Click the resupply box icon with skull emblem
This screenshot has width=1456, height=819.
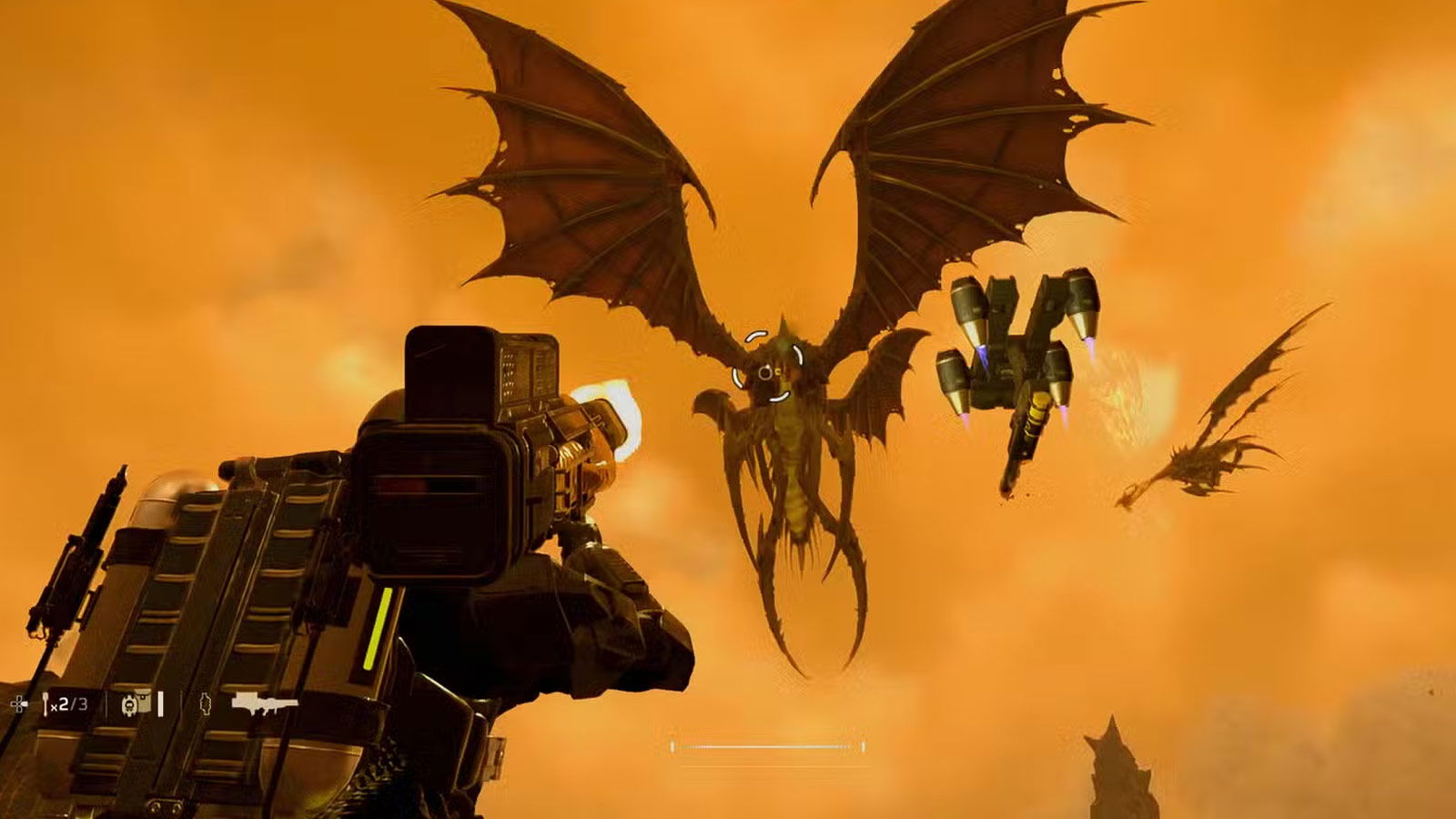[x=130, y=703]
